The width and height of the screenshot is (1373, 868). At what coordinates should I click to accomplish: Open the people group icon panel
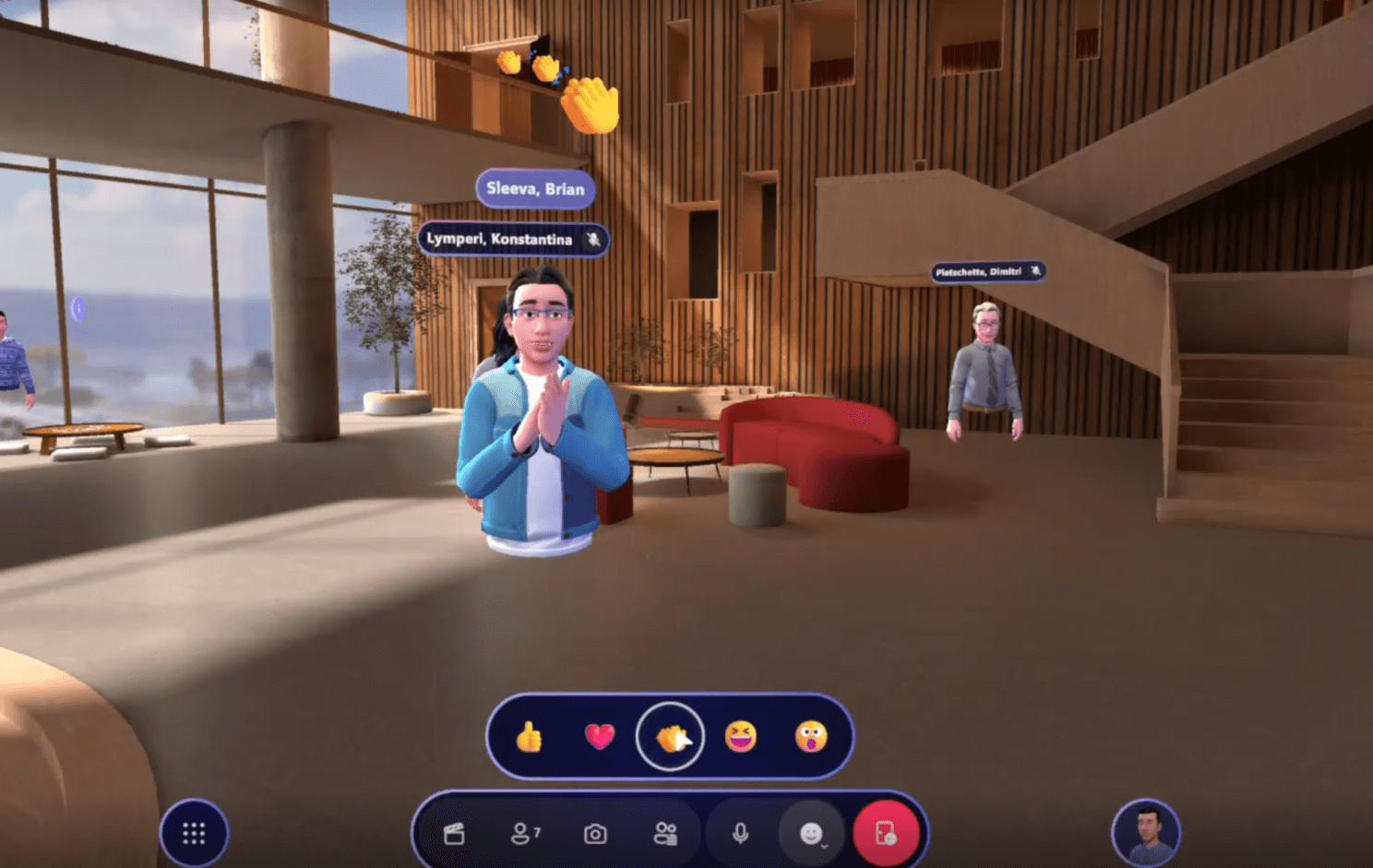coord(665,834)
